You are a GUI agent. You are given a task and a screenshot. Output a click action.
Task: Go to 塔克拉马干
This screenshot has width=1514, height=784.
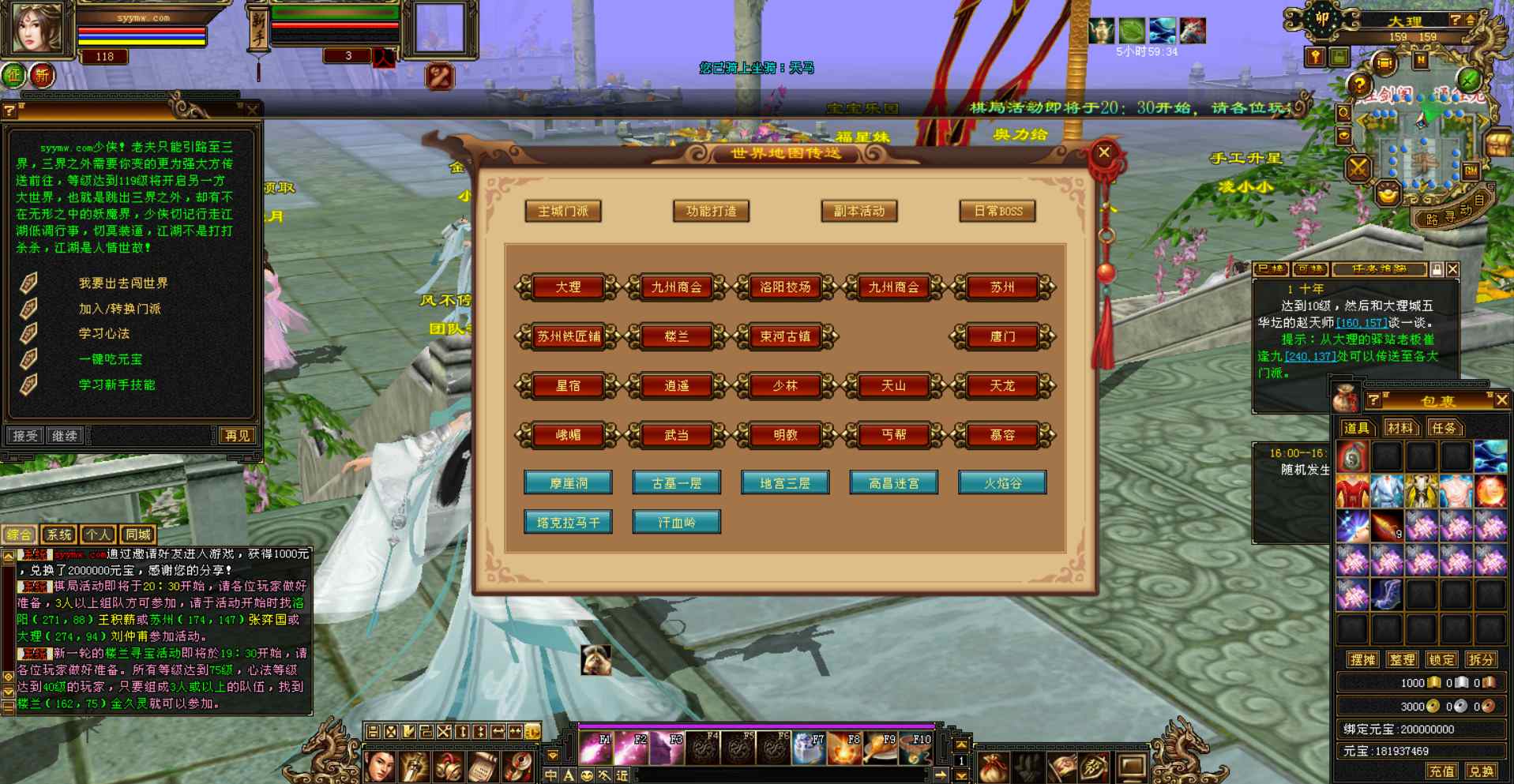click(568, 523)
